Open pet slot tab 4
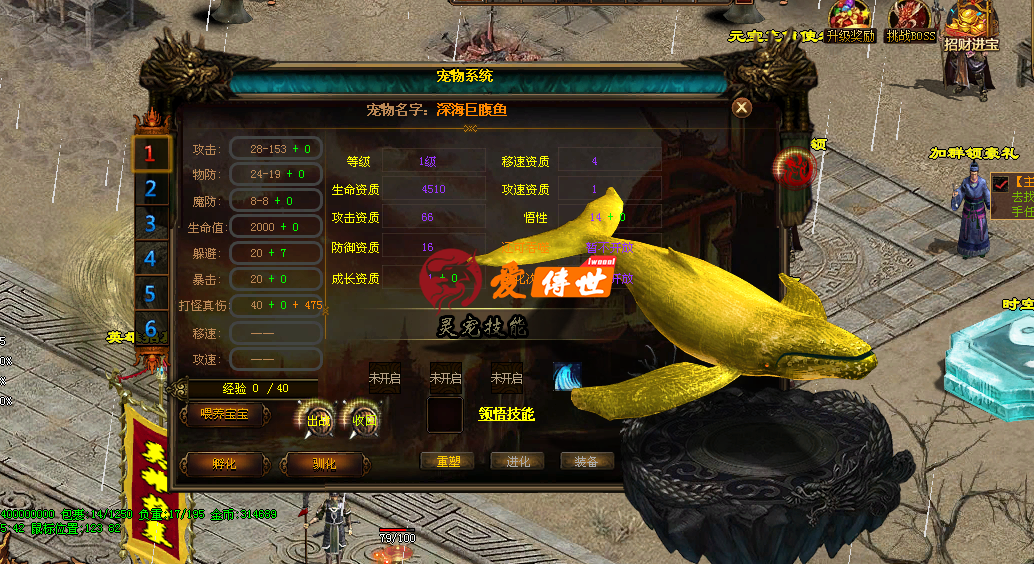Screen dimensions: 1034x564 click(150, 258)
